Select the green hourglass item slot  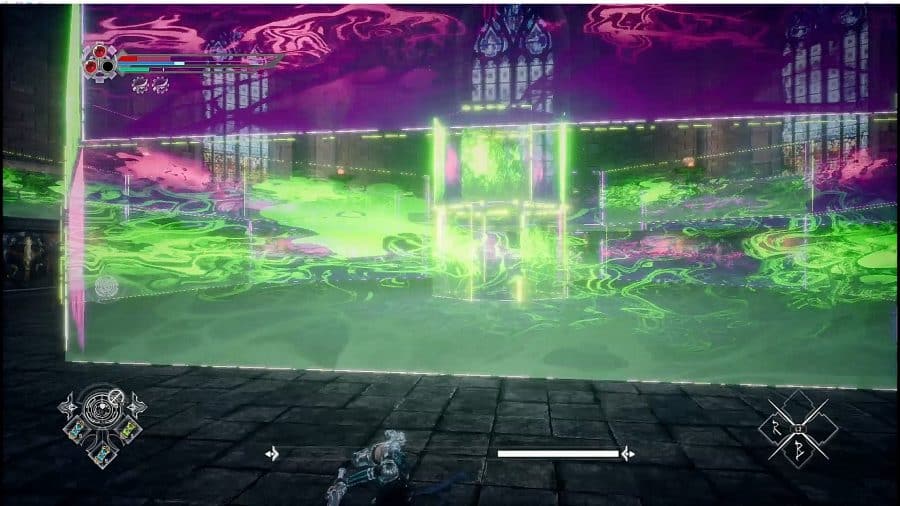coord(127,430)
